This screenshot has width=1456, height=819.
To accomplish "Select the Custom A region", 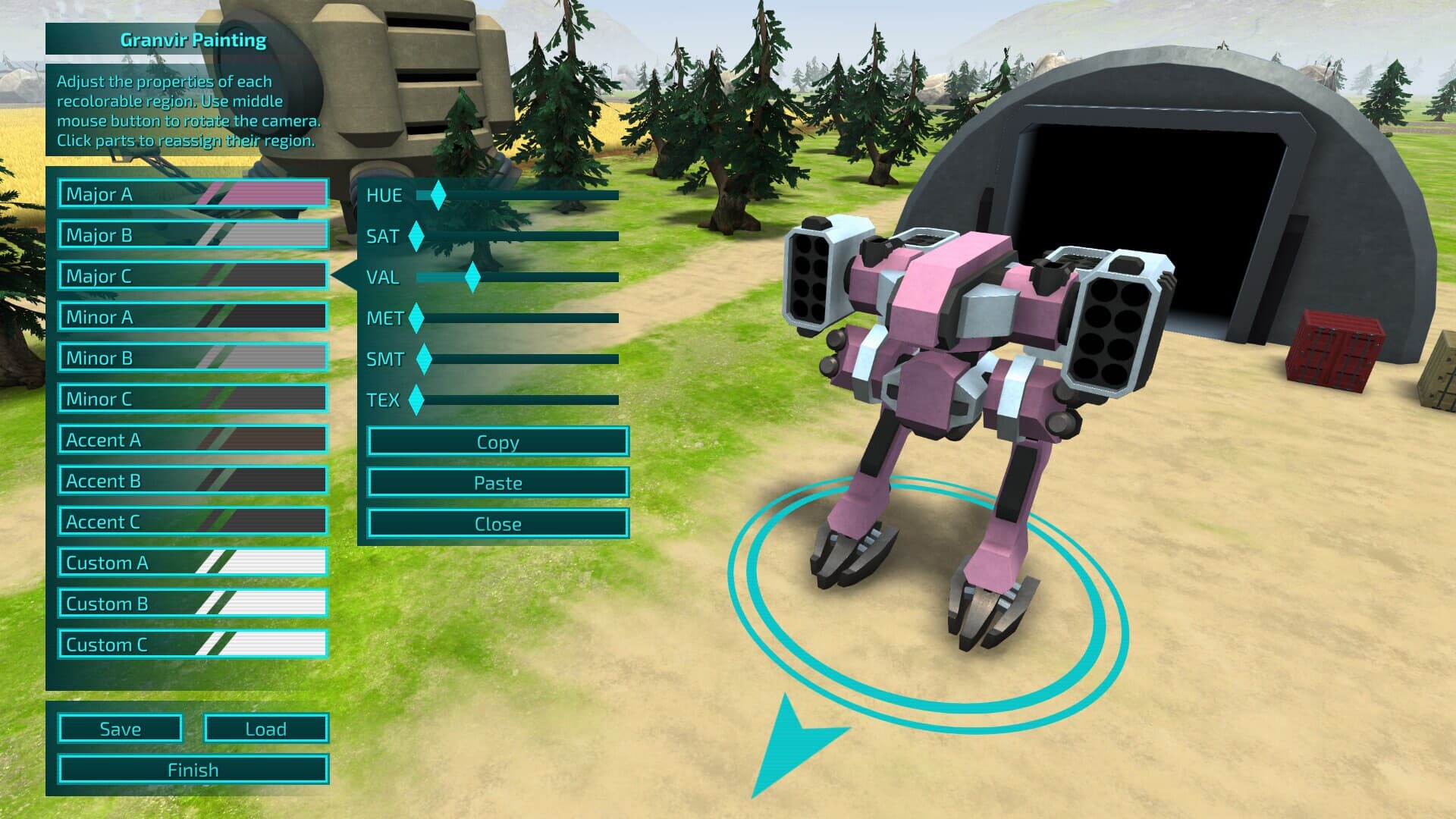I will (x=193, y=563).
